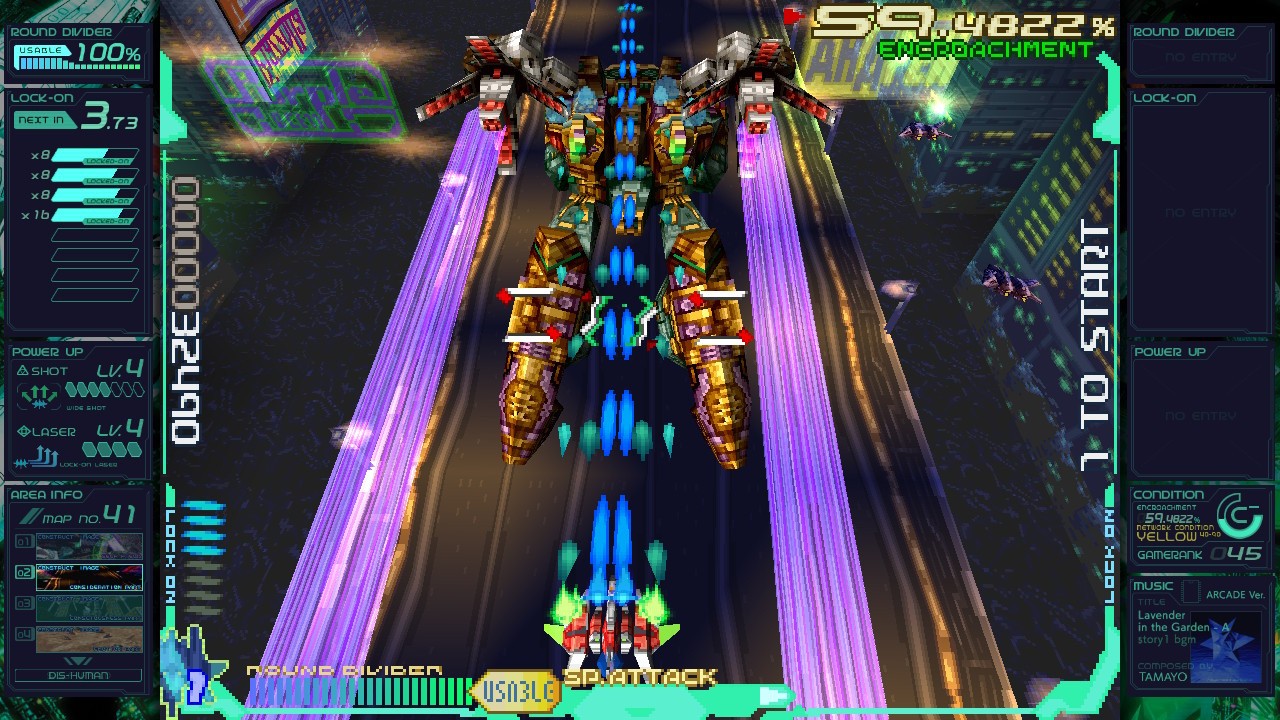Image resolution: width=1280 pixels, height=720 pixels.
Task: Switch to map thumbnail tab 03
Action: [25, 604]
